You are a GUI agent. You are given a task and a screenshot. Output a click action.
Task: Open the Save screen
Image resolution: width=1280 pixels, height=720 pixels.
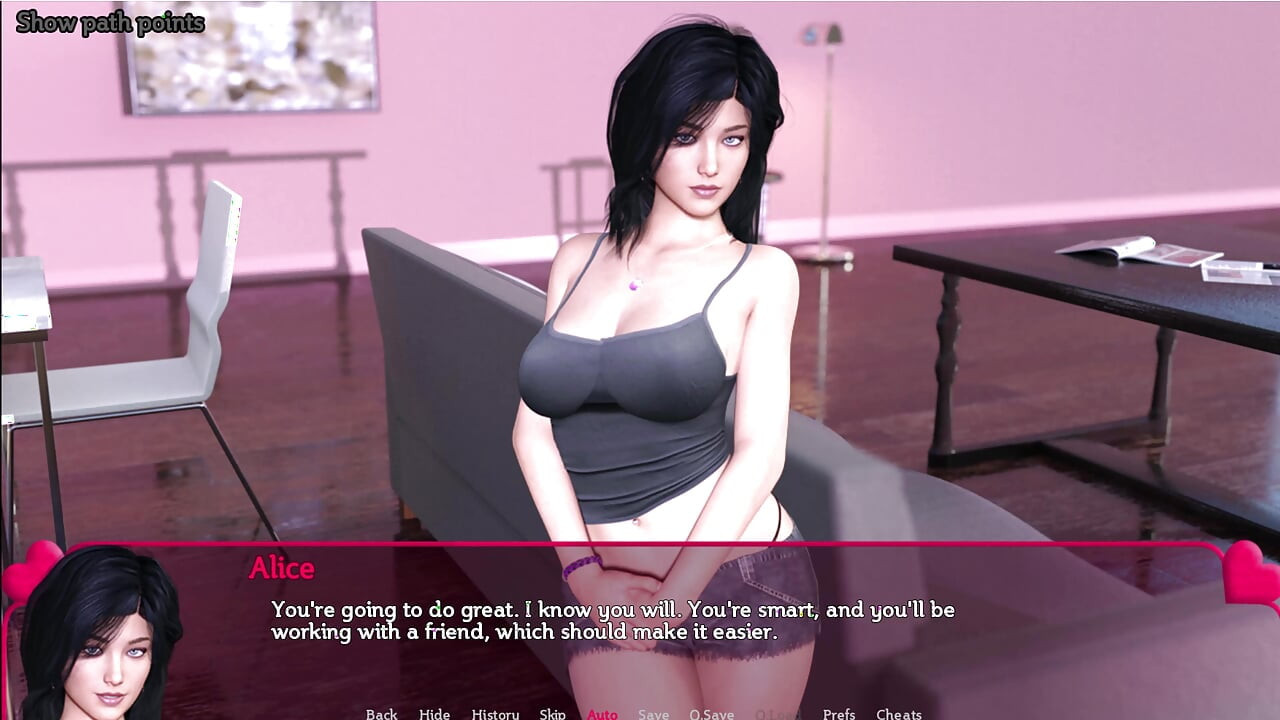[653, 713]
